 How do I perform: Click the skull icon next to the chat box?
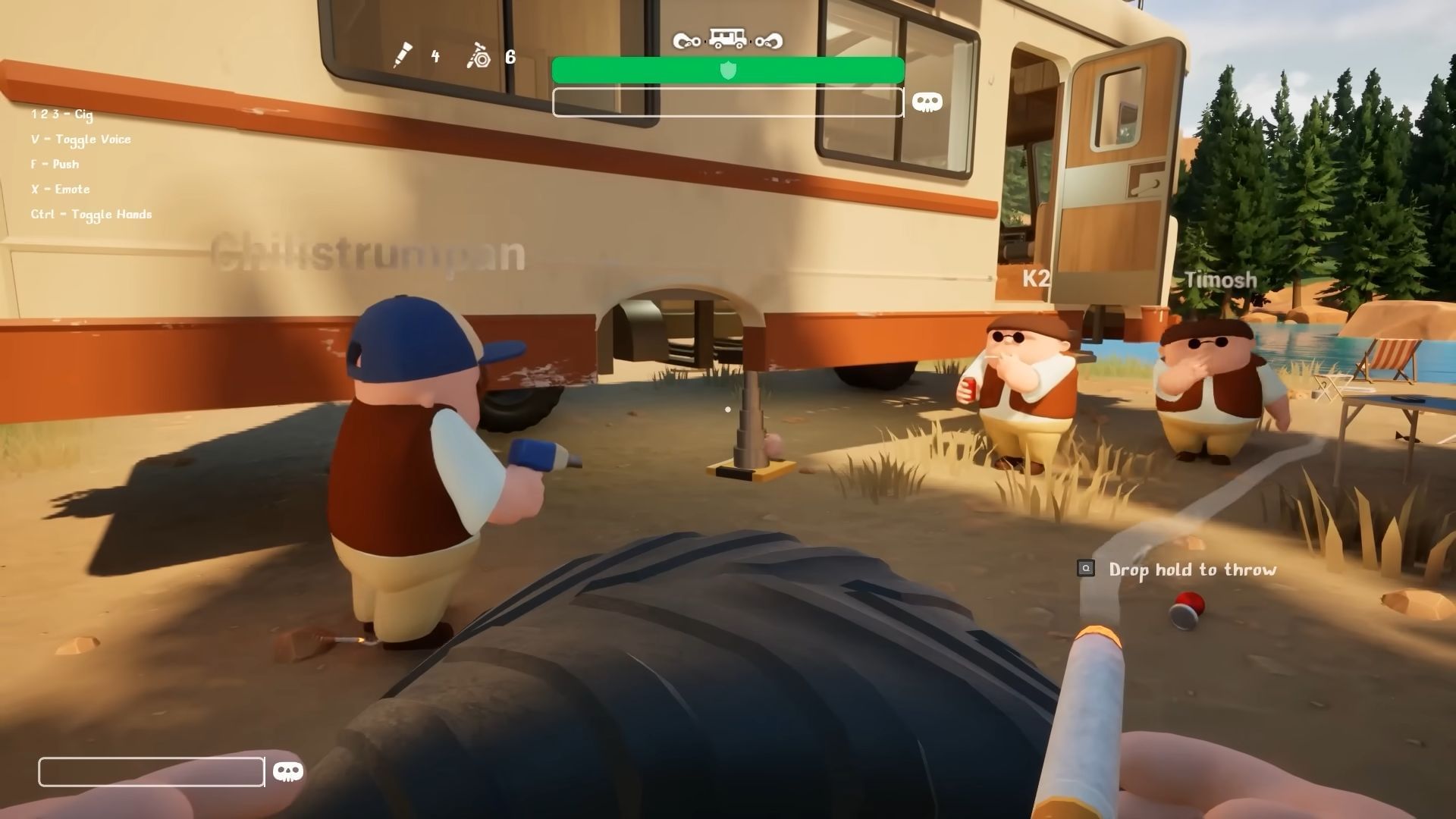point(287,771)
